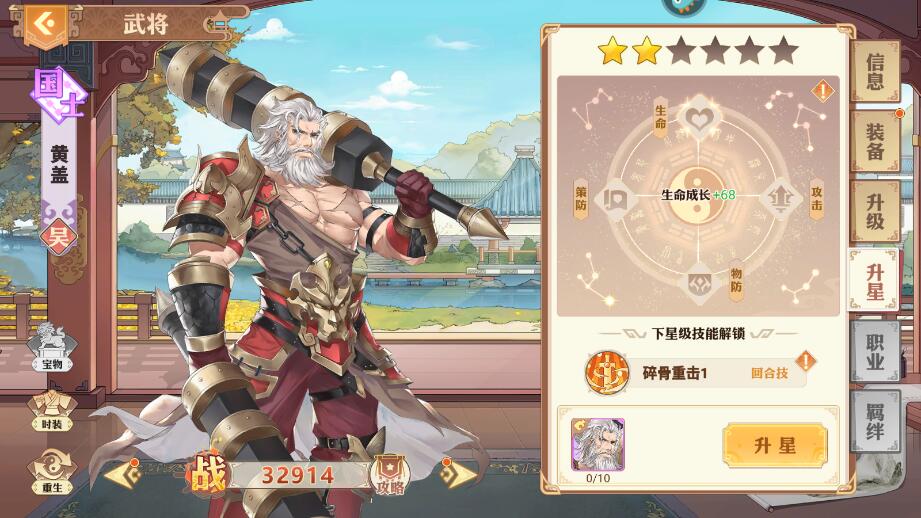The width and height of the screenshot is (921, 518).
Task: Click the 升星 star upgrade button
Action: 775,446
